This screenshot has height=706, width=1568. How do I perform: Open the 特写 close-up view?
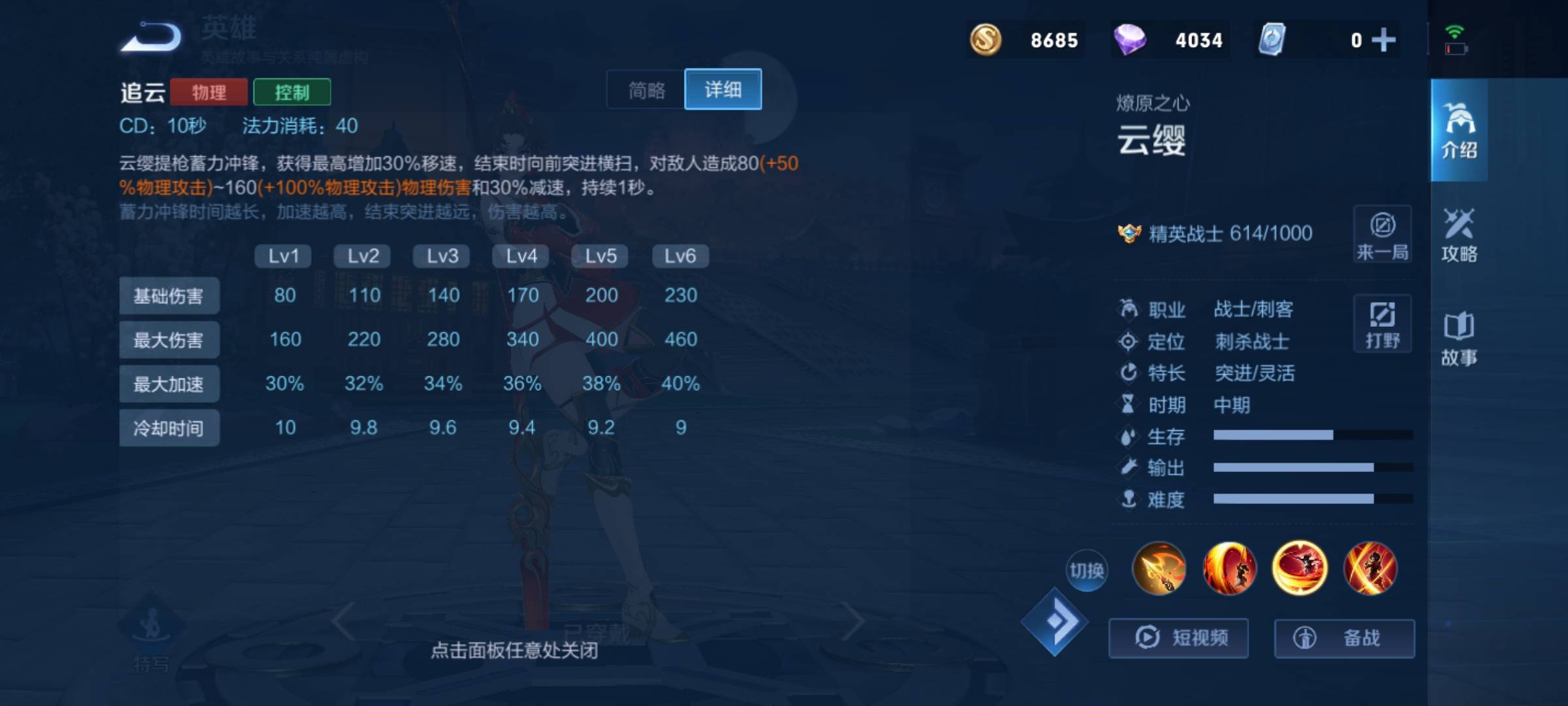(x=152, y=637)
